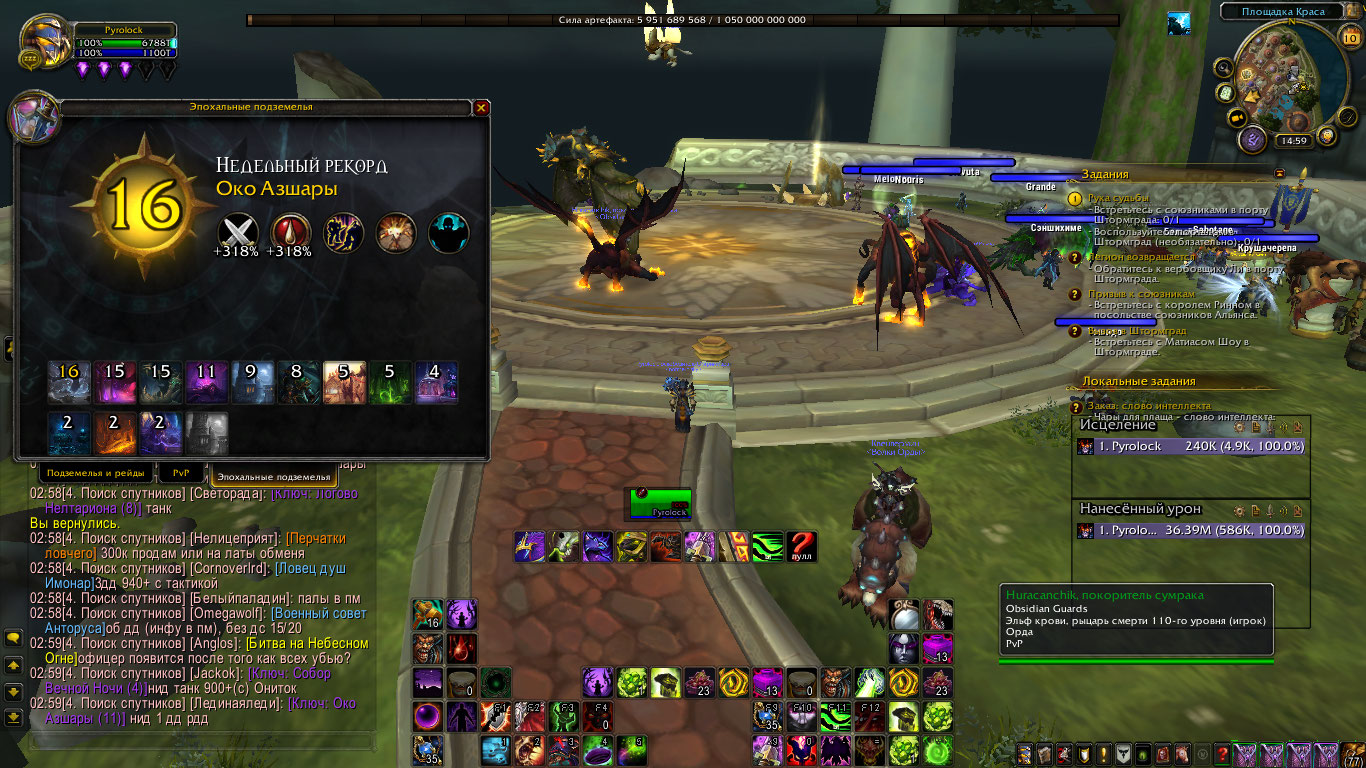The width and height of the screenshot is (1366, 768).
Task: Pick the level 9 dungeon thumbnail
Action: pos(252,382)
